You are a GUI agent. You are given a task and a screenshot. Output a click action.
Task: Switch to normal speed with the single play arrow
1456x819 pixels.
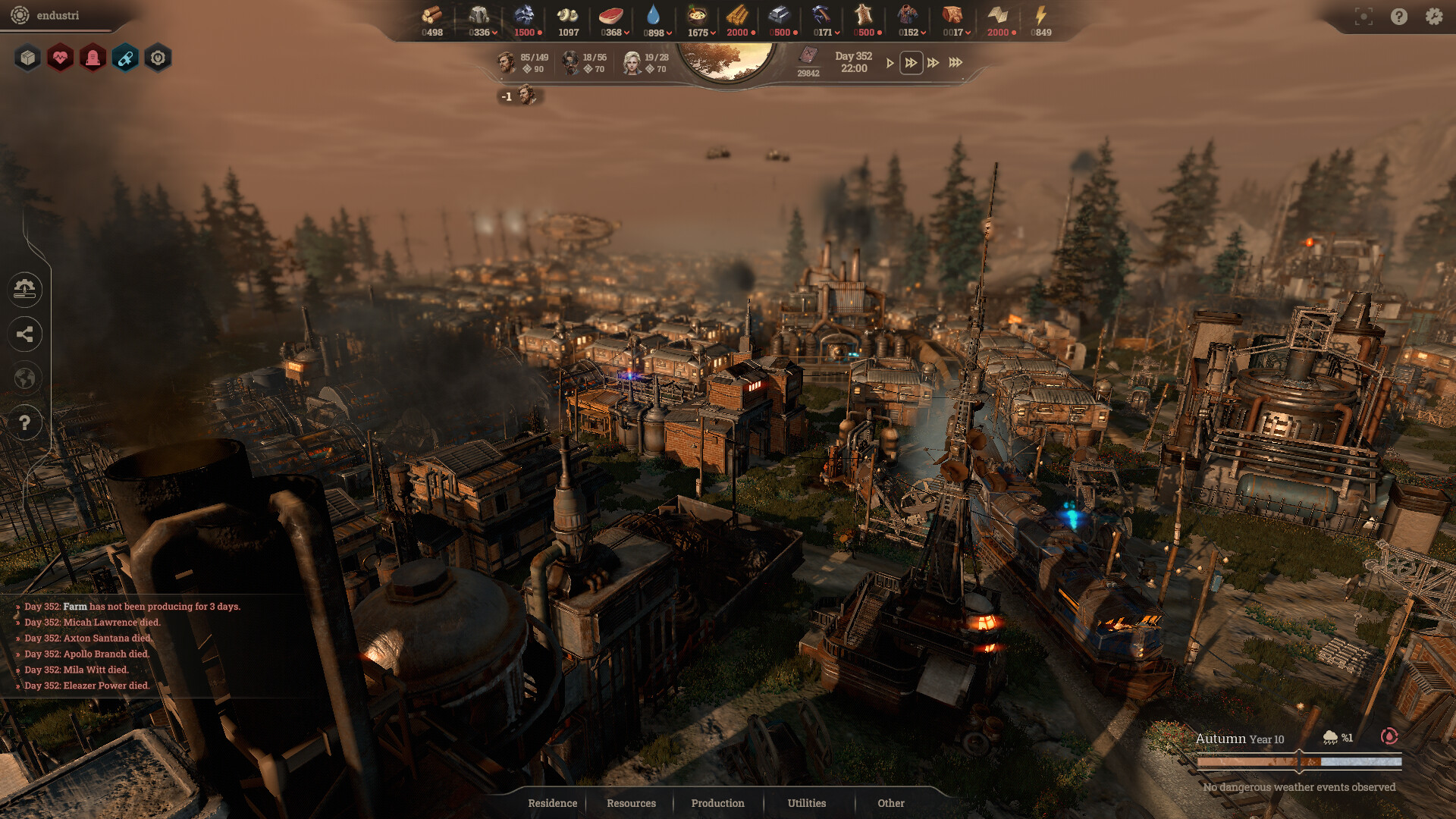890,64
